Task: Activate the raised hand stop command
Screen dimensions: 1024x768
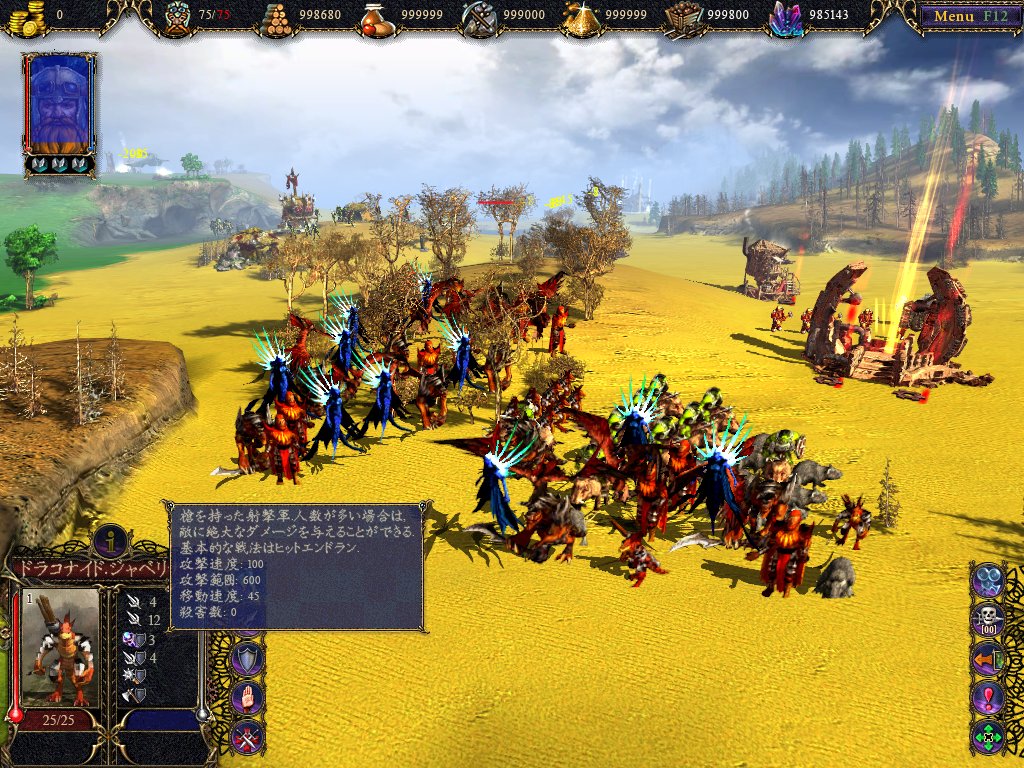Action: (247, 697)
